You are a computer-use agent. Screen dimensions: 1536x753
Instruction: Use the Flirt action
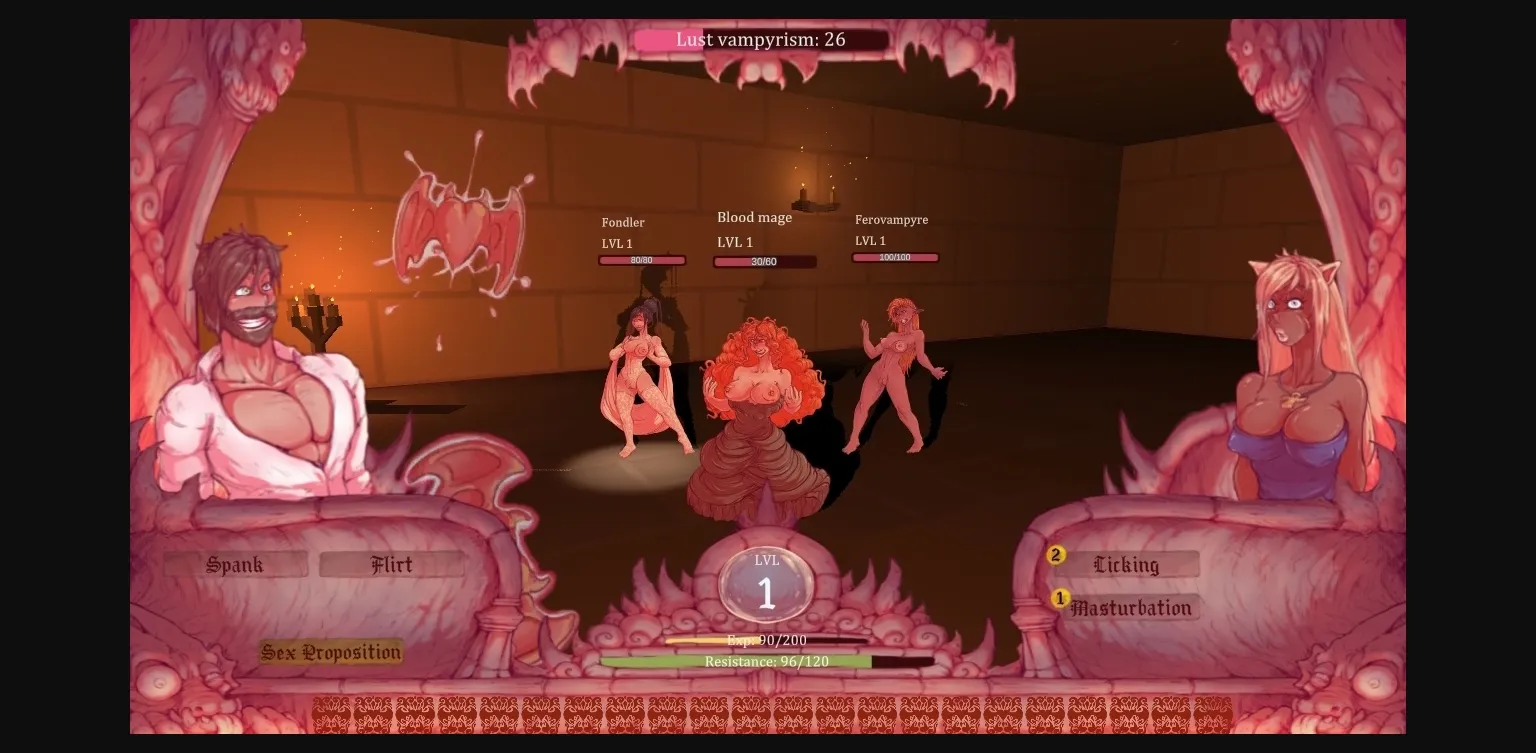[x=392, y=564]
